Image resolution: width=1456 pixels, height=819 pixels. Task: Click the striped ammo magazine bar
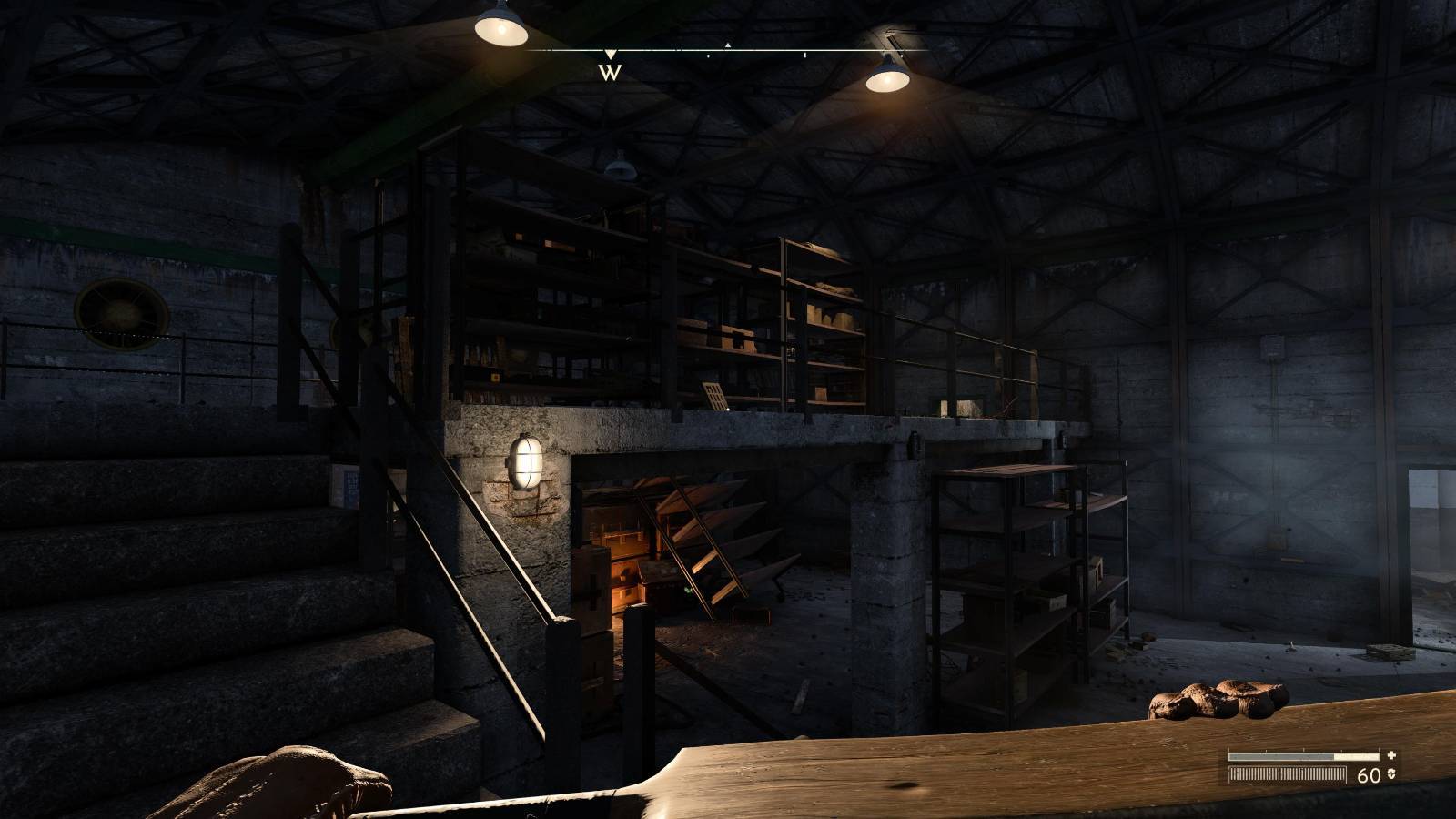1286,774
